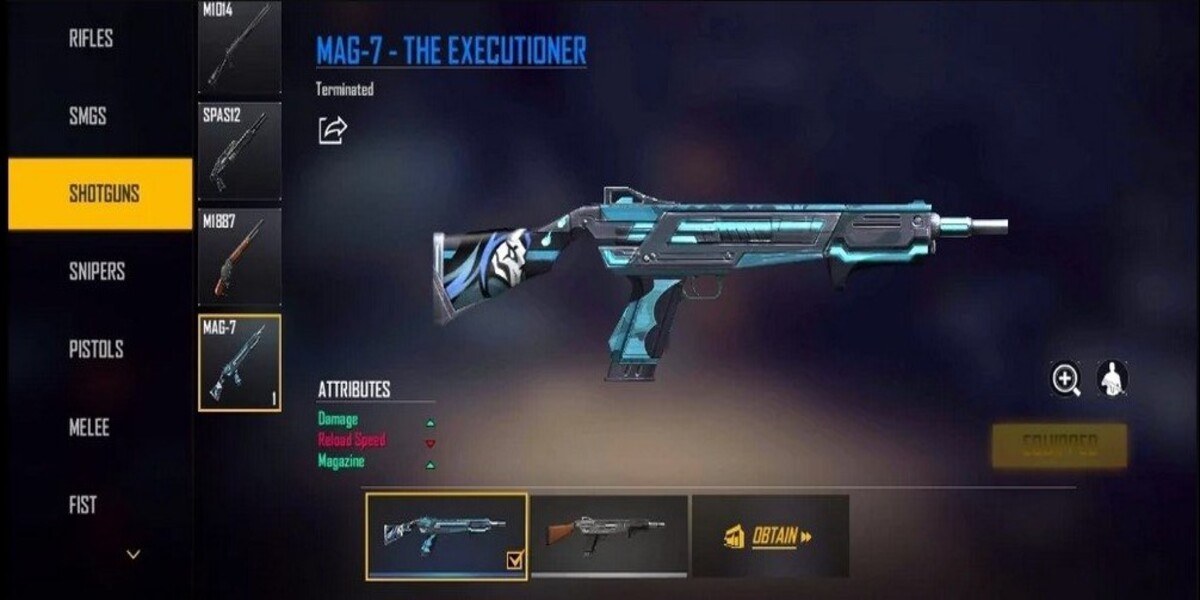Viewport: 1200px width, 600px height.
Task: Open the Obtain skins option
Action: [x=770, y=536]
